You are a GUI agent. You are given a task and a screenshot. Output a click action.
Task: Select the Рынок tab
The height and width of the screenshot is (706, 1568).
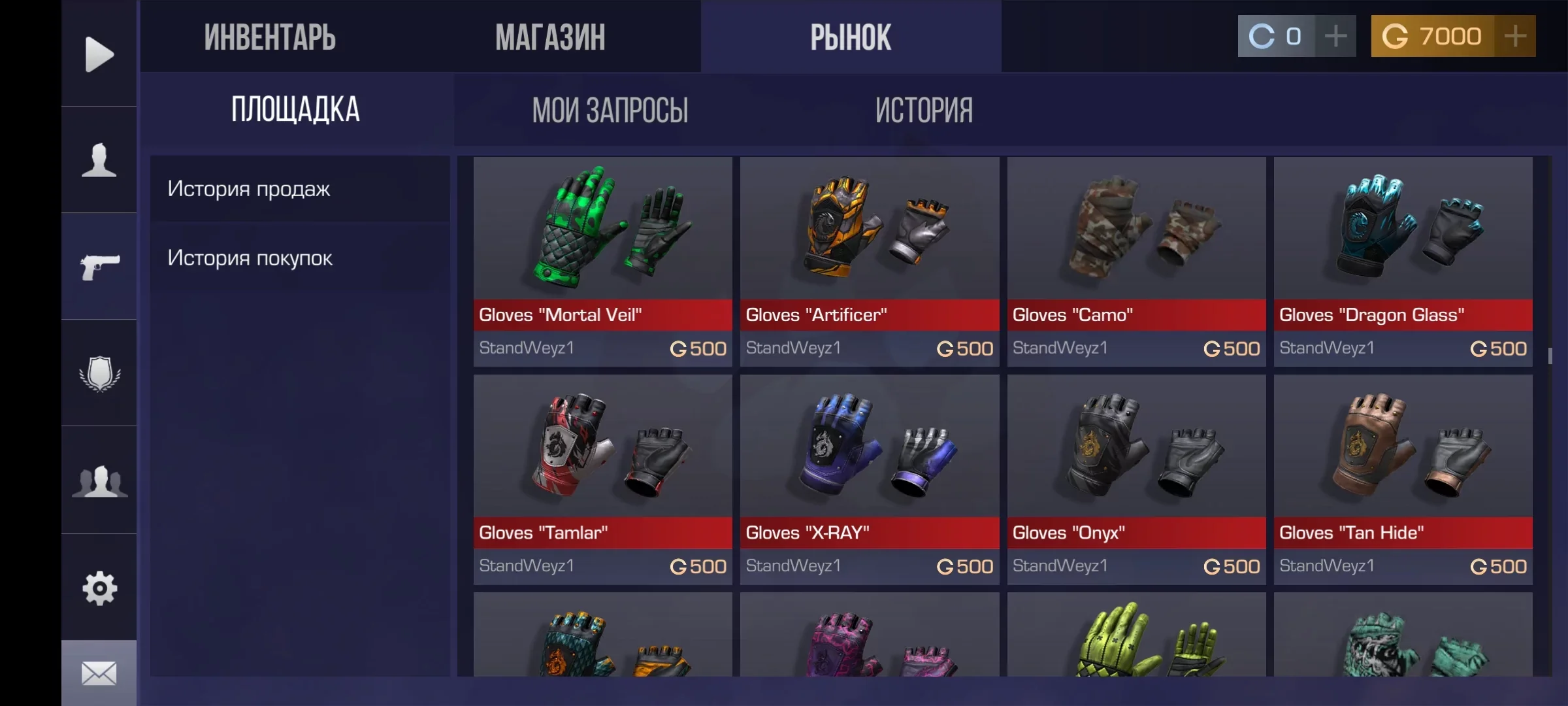851,37
